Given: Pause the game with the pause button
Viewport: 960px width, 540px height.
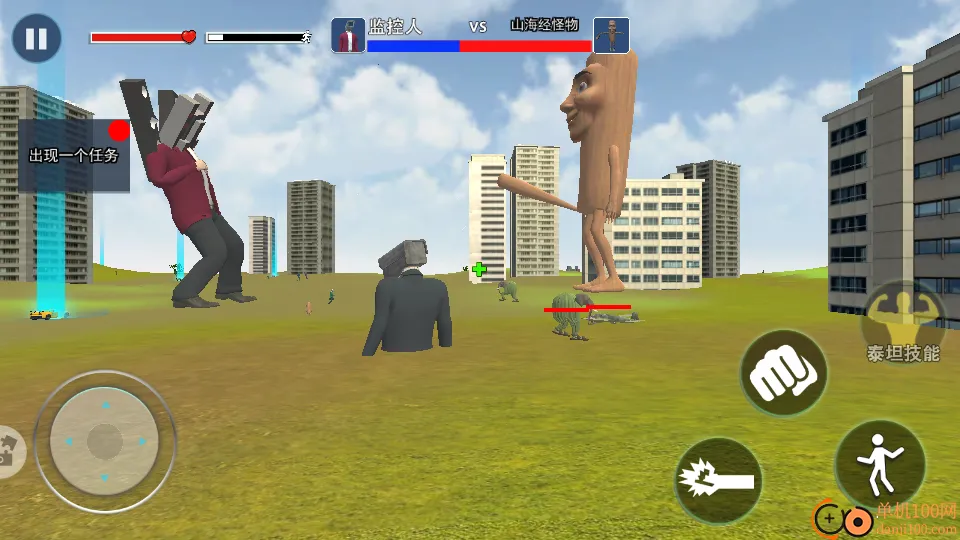Looking at the screenshot, I should point(37,39).
